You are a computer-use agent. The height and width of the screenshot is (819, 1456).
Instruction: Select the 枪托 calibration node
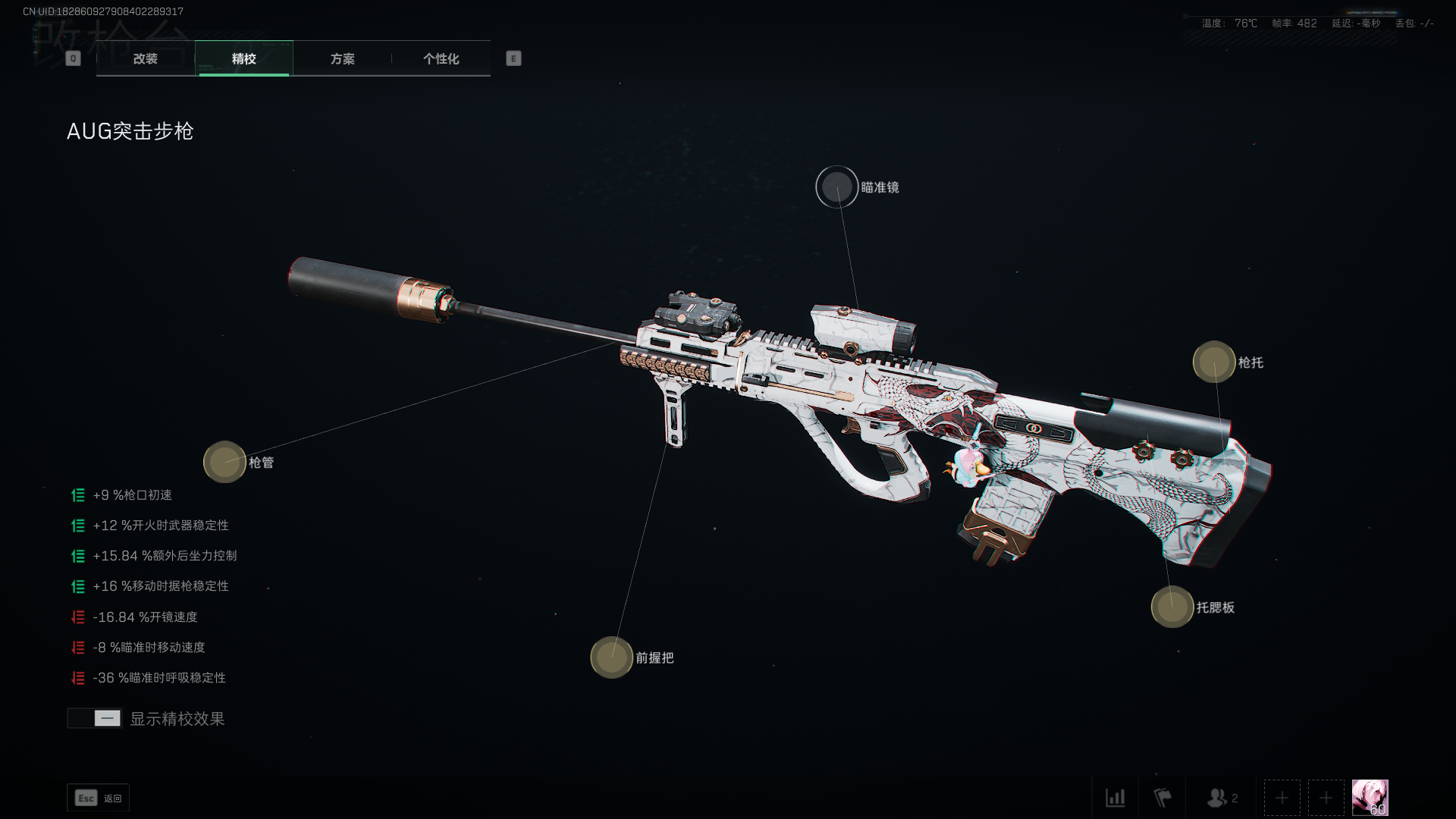tap(1214, 362)
